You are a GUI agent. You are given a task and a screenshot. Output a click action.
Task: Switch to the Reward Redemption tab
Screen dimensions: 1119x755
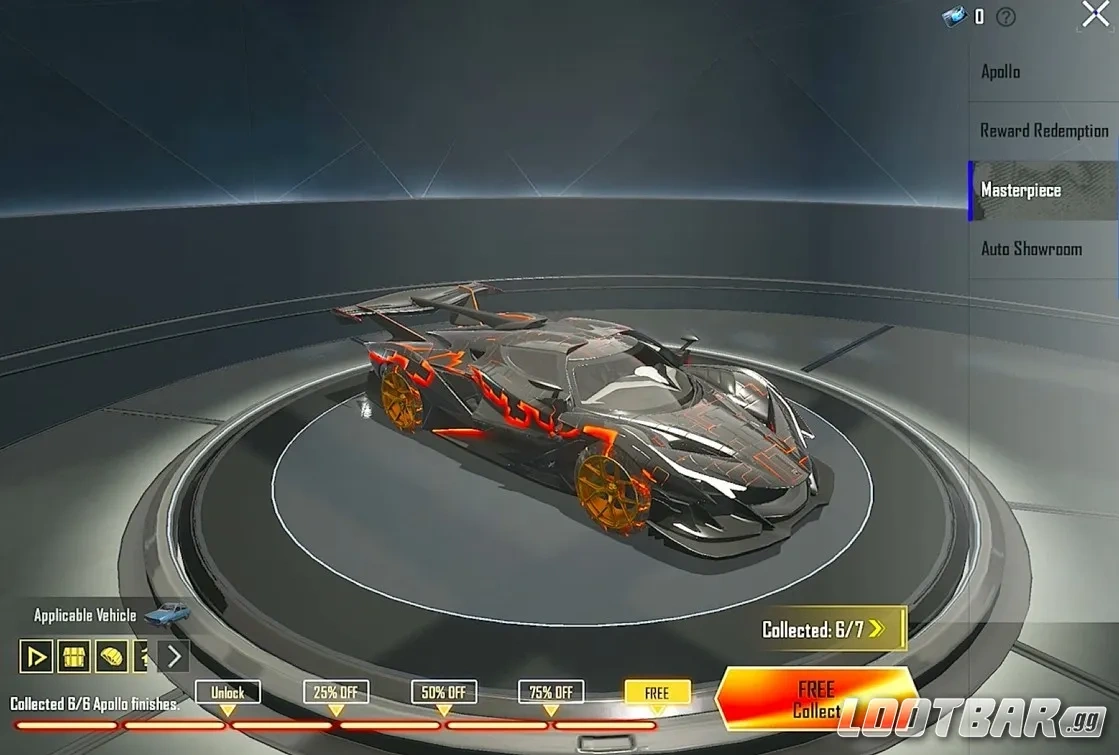(1043, 131)
